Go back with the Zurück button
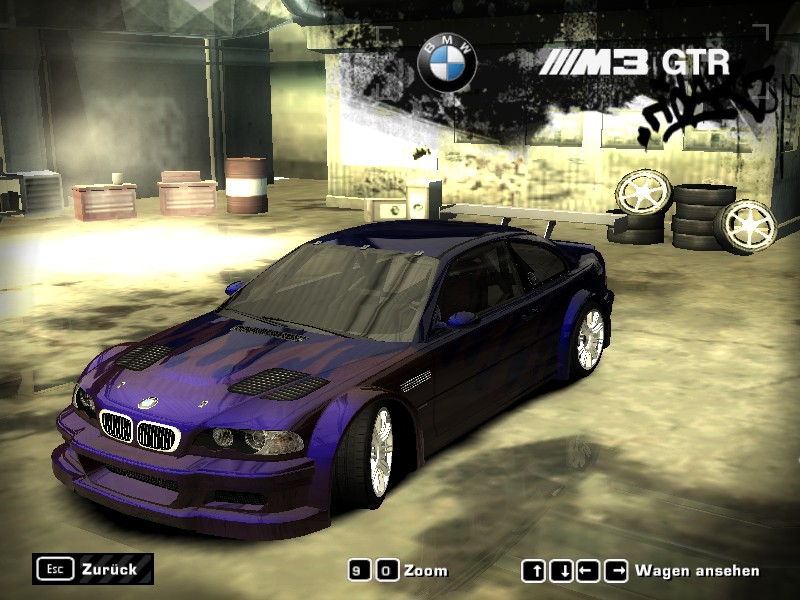 [x=93, y=569]
